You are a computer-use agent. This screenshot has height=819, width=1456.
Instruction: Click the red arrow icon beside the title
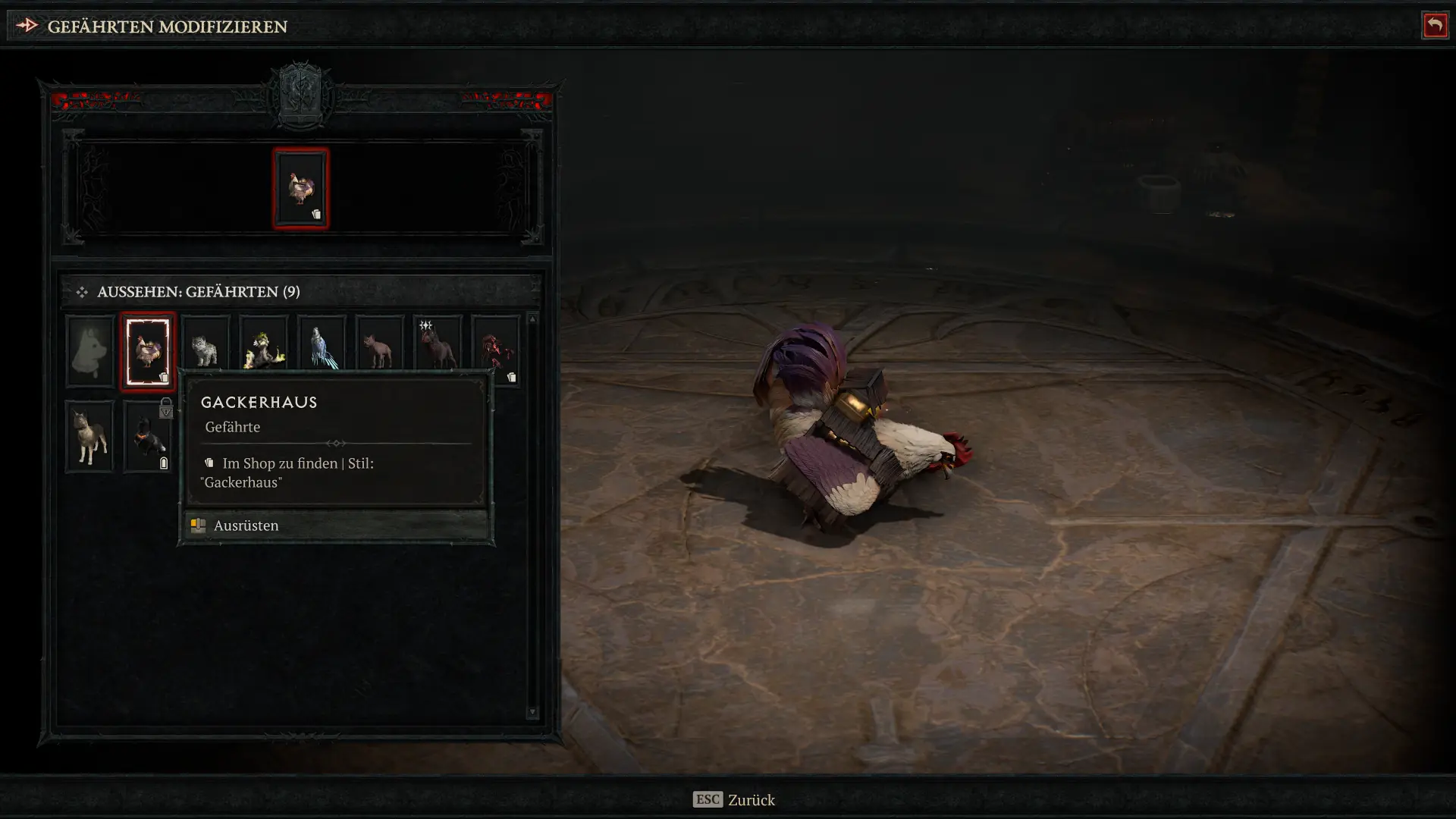click(27, 25)
